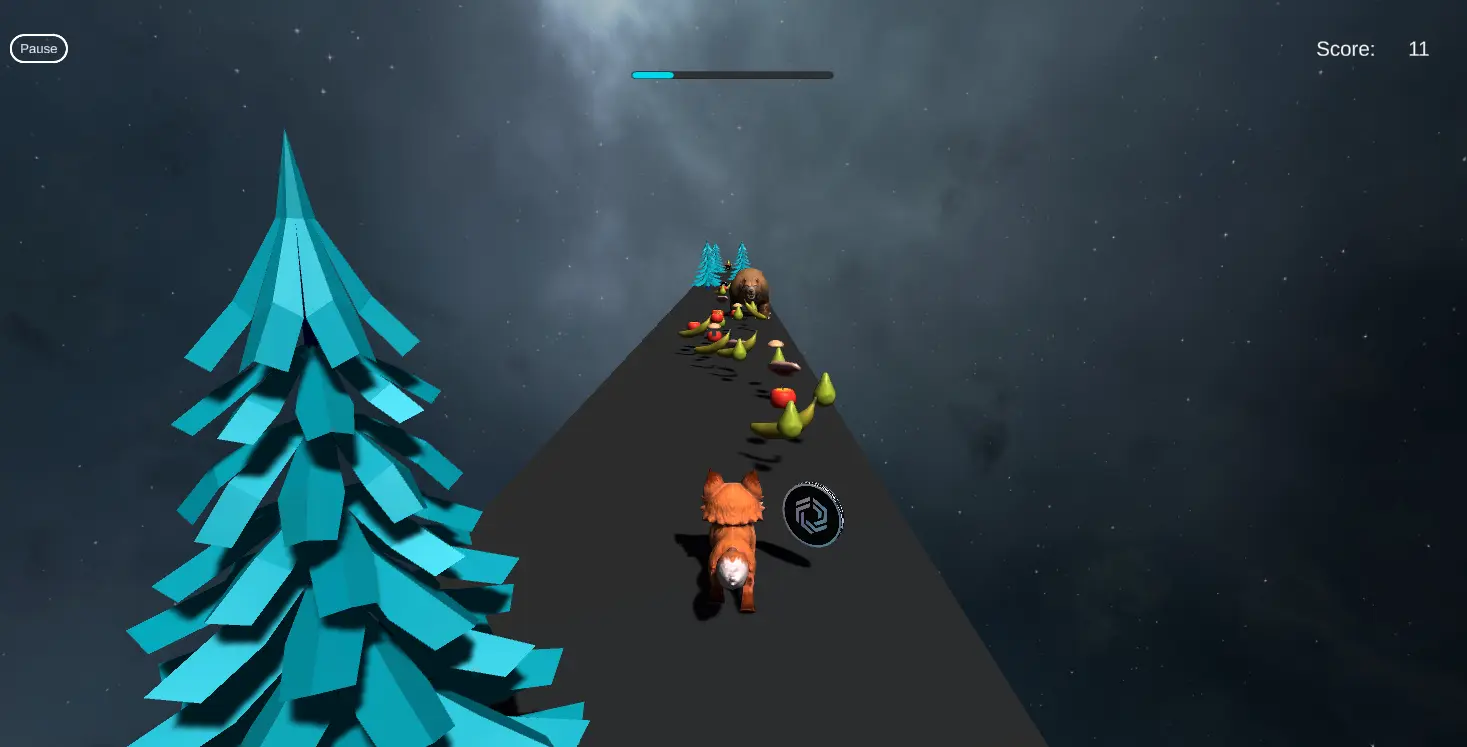Click the bear on the path ahead
The height and width of the screenshot is (747, 1467).
coord(752,288)
